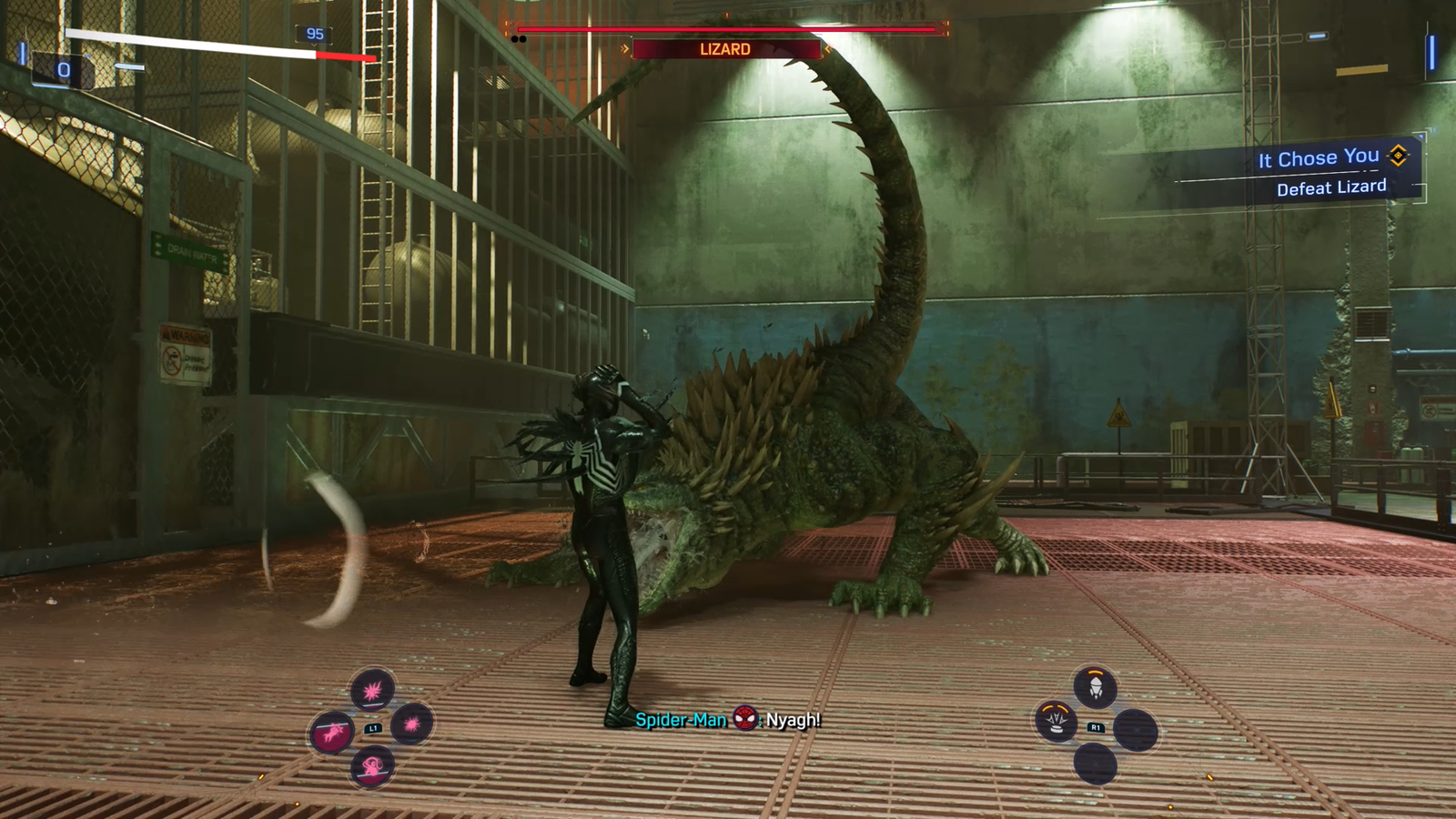The height and width of the screenshot is (819, 1456).
Task: Select the empty bottom gadget slot
Action: 1096,763
